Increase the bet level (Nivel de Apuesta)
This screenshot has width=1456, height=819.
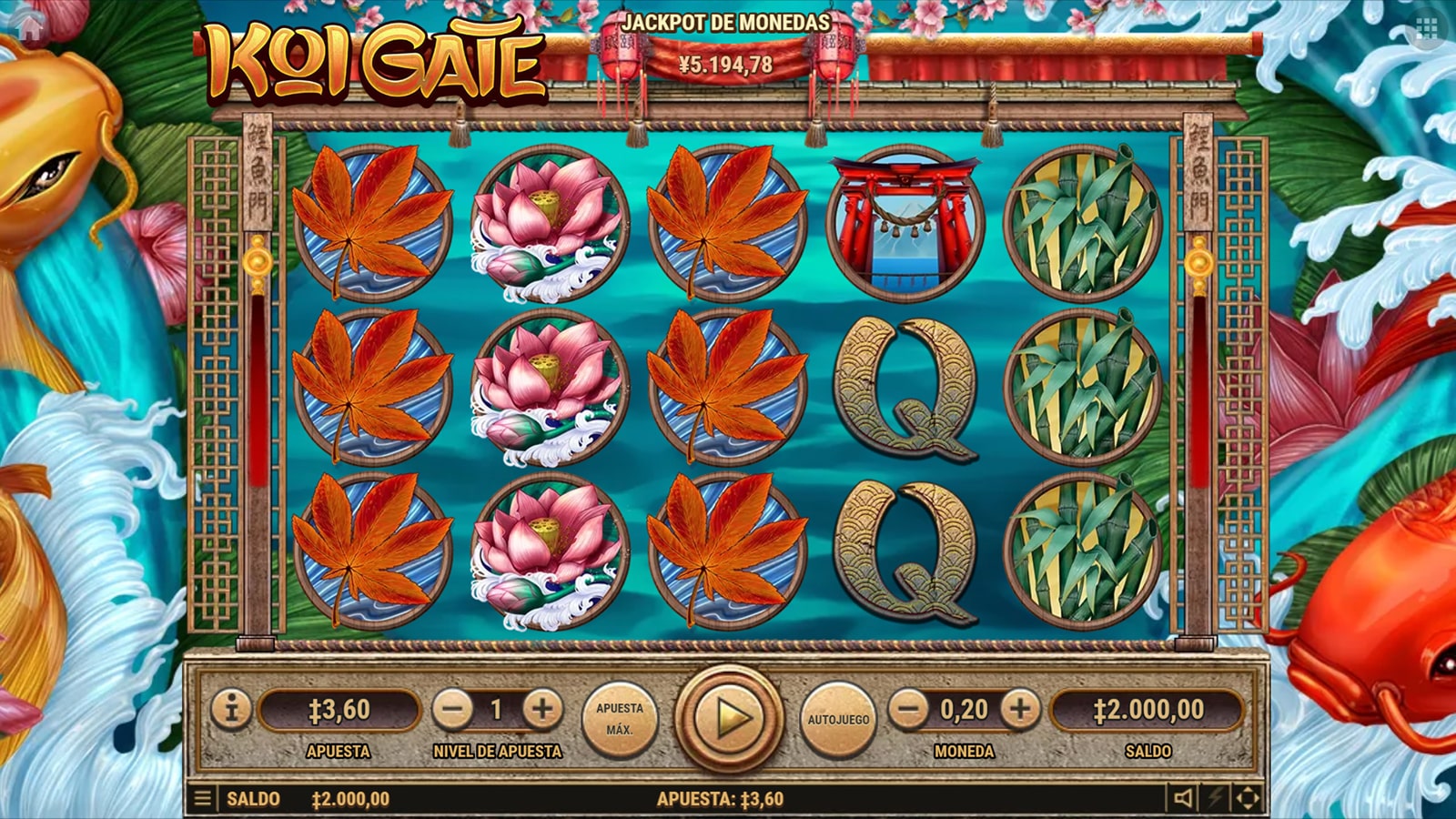point(542,710)
